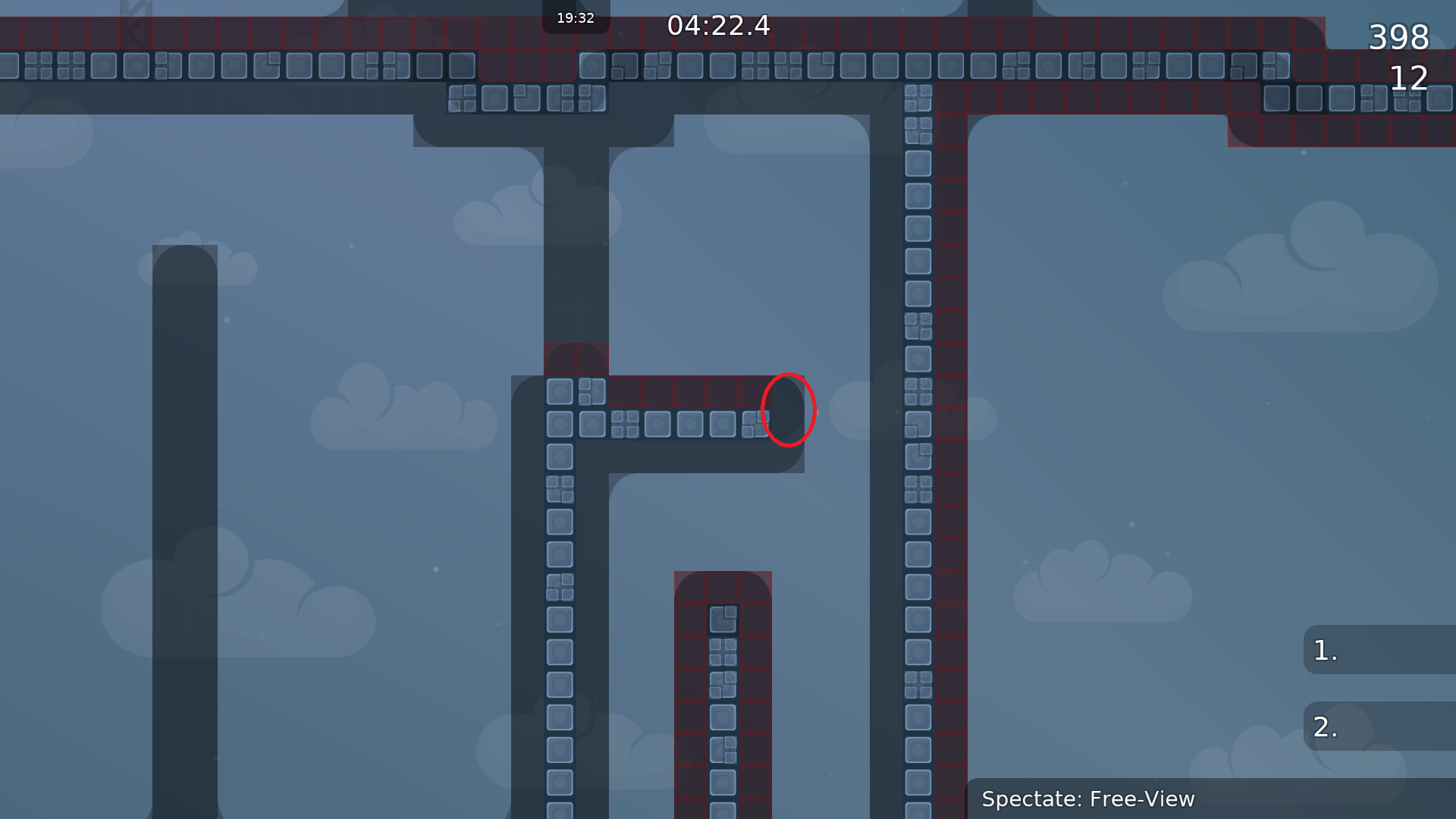Click the tall dark pillar on the far left
Viewport: 1456px width, 819px height.
184,531
